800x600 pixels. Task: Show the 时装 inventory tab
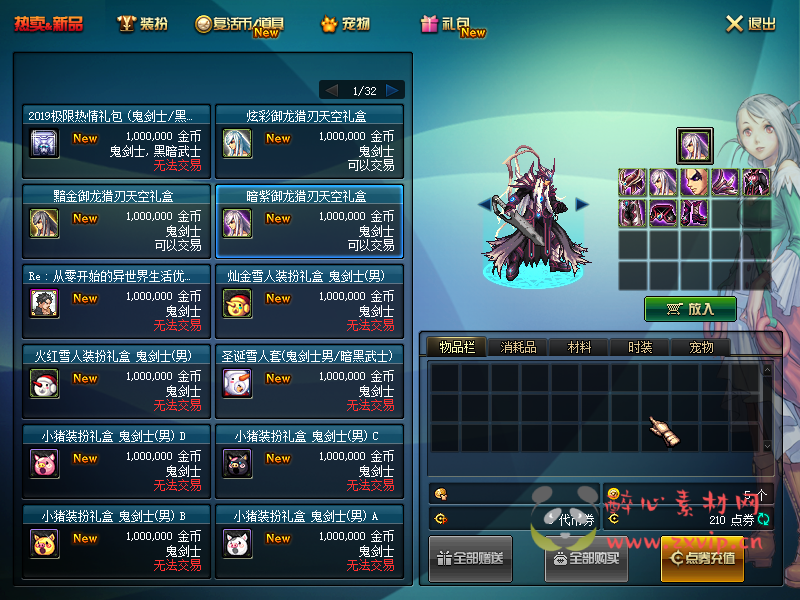640,347
